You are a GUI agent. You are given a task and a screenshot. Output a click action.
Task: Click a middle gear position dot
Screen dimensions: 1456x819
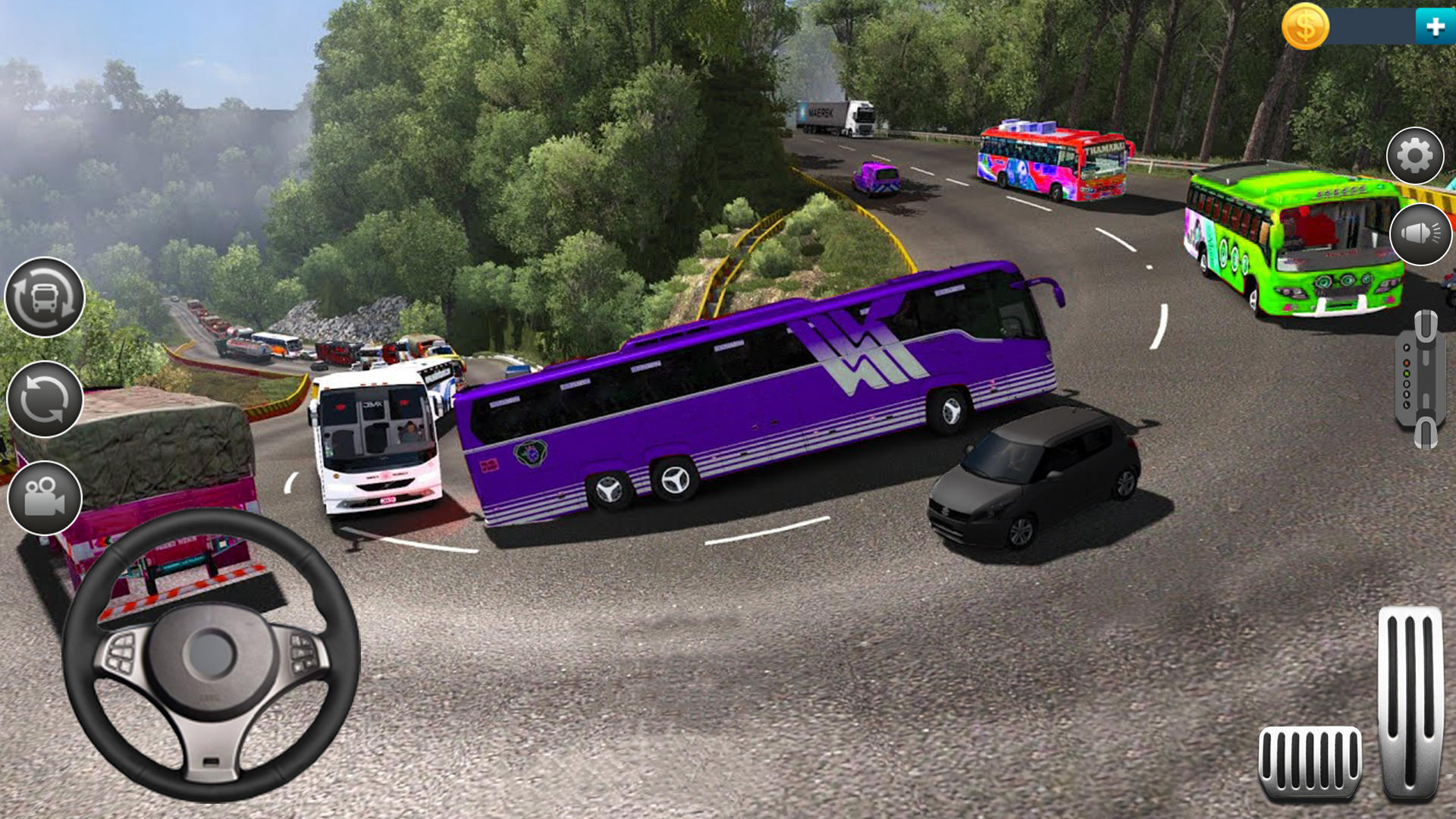click(x=1406, y=384)
